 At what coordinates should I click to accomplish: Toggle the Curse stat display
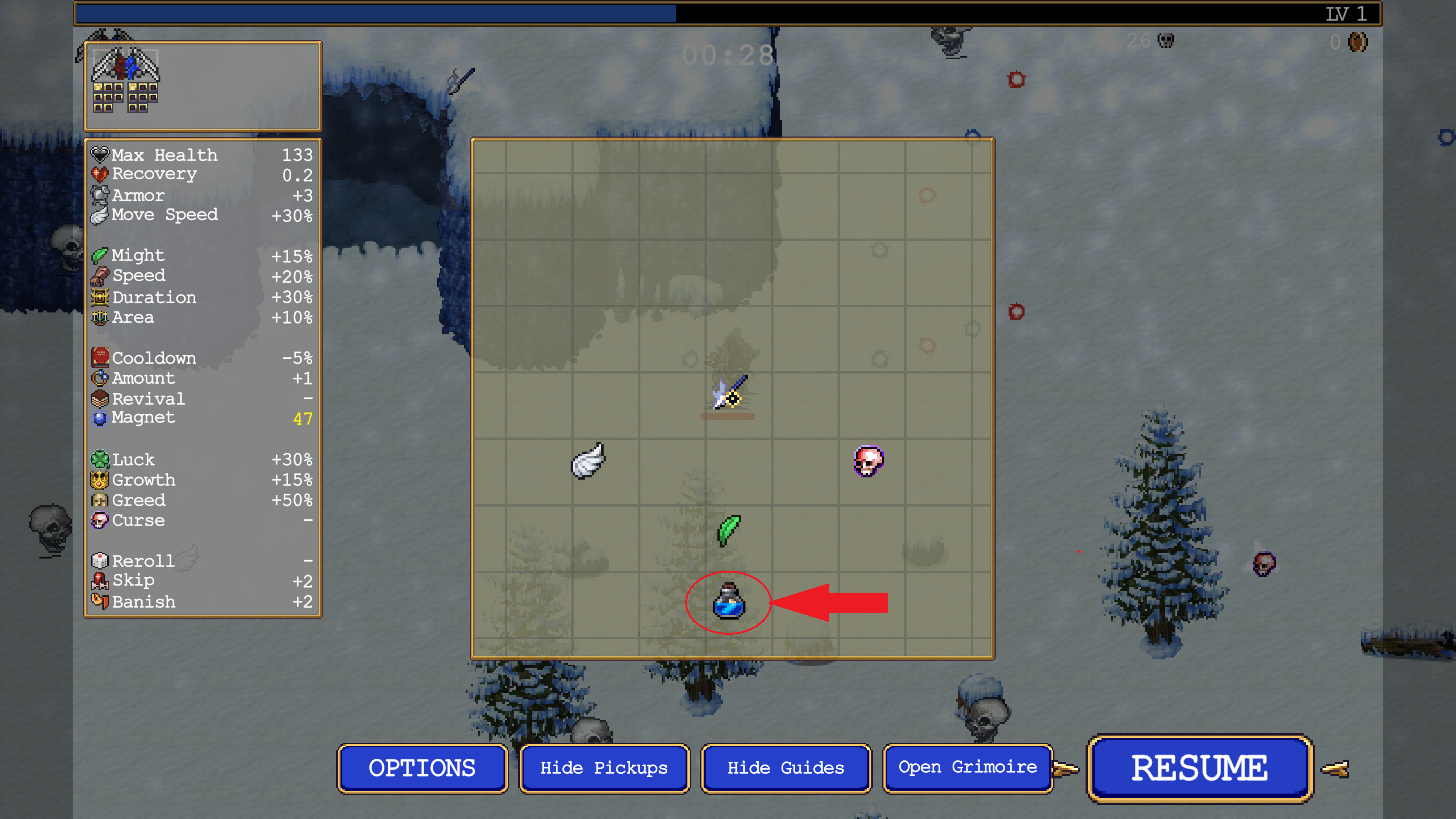point(99,520)
